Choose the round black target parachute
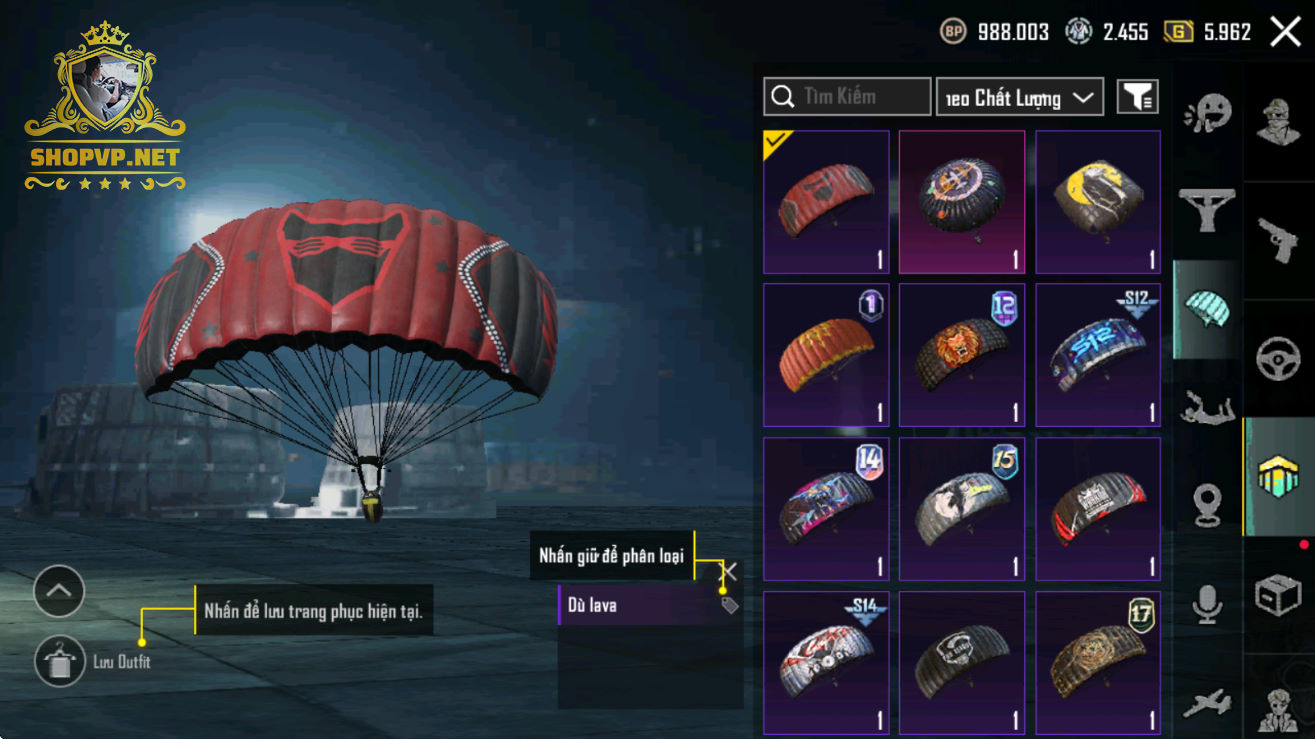Viewport: 1315px width, 739px height. 962,202
